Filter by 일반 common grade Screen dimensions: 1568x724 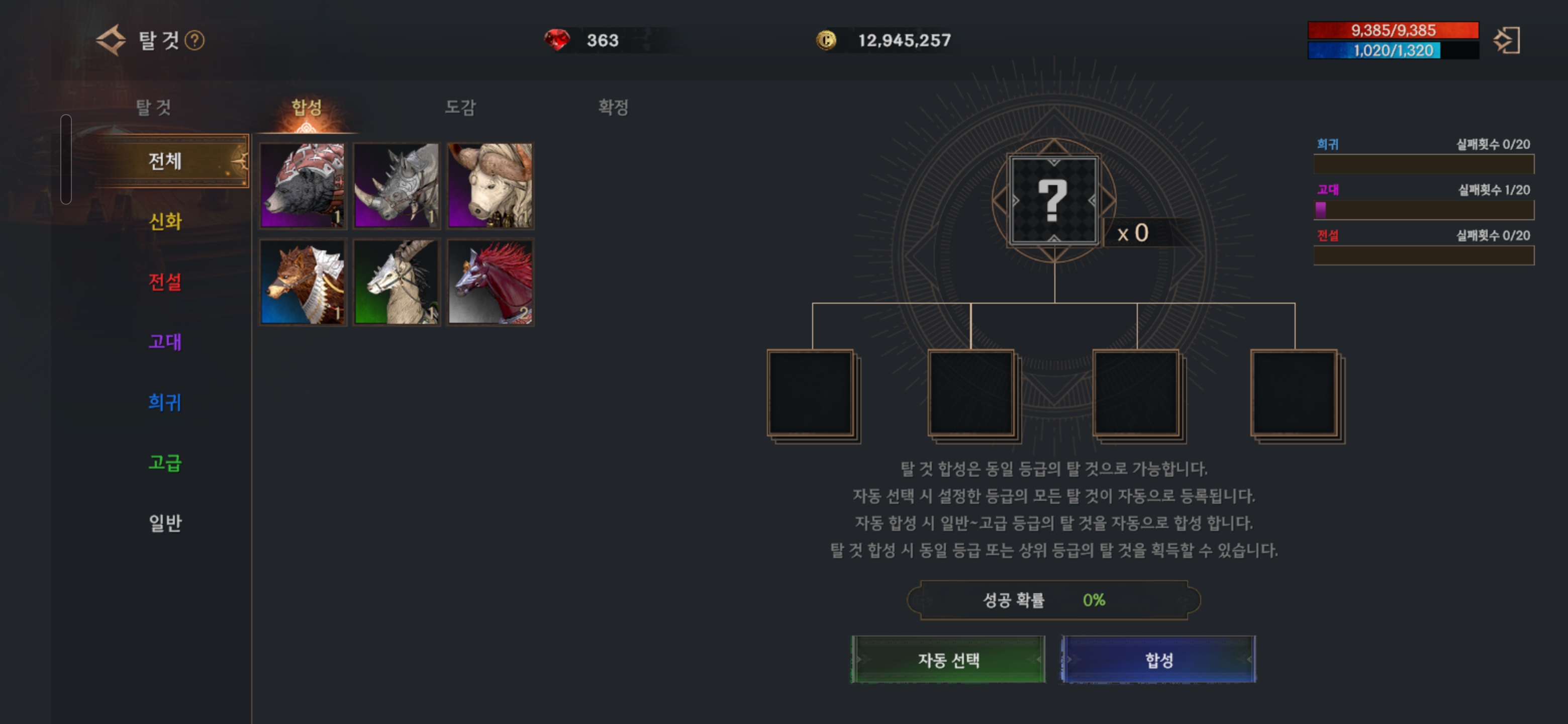click(x=165, y=522)
